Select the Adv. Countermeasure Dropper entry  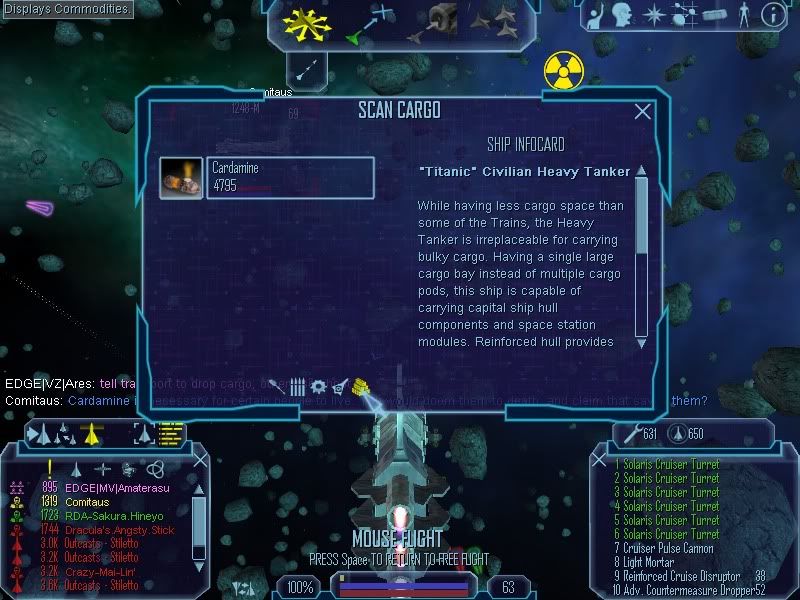[x=686, y=590]
